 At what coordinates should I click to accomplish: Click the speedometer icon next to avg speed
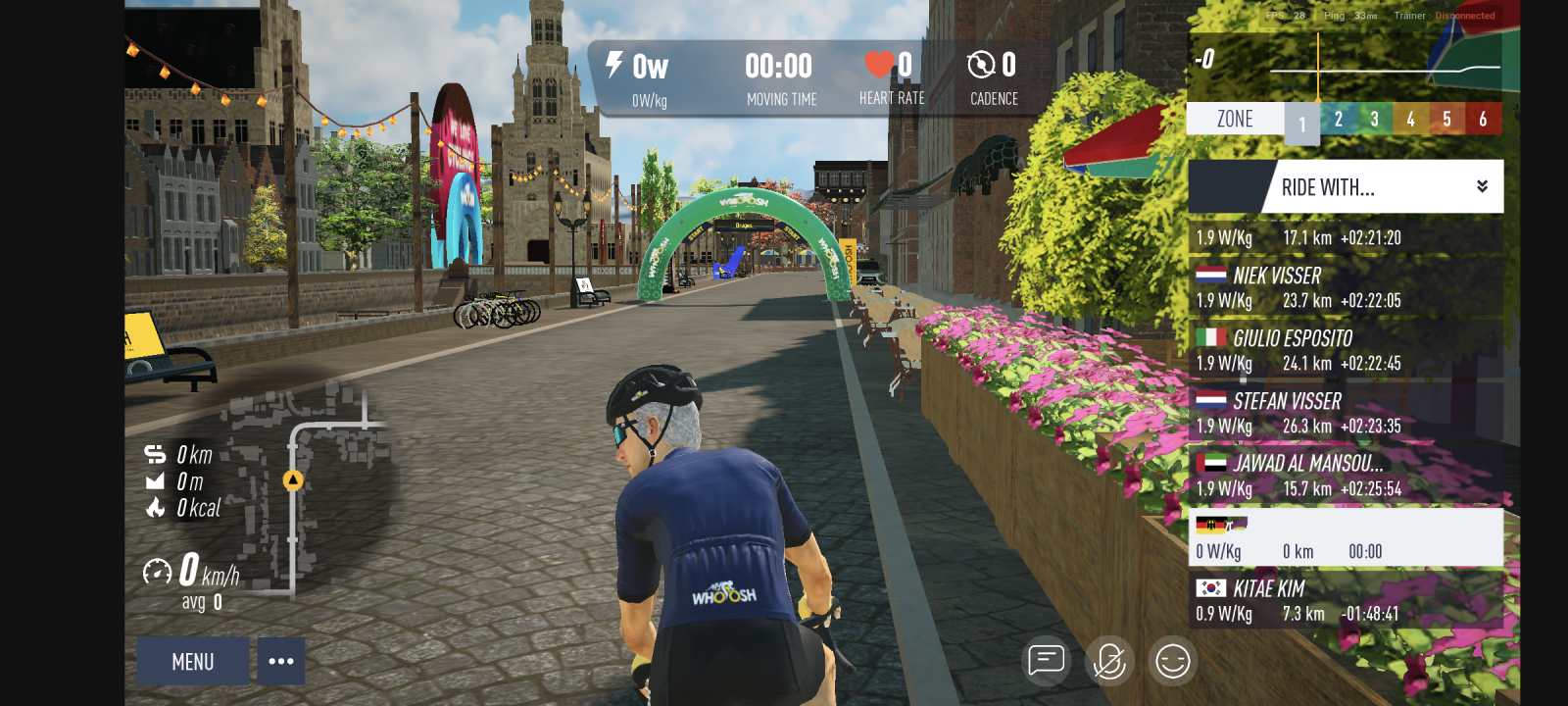pyautogui.click(x=157, y=569)
